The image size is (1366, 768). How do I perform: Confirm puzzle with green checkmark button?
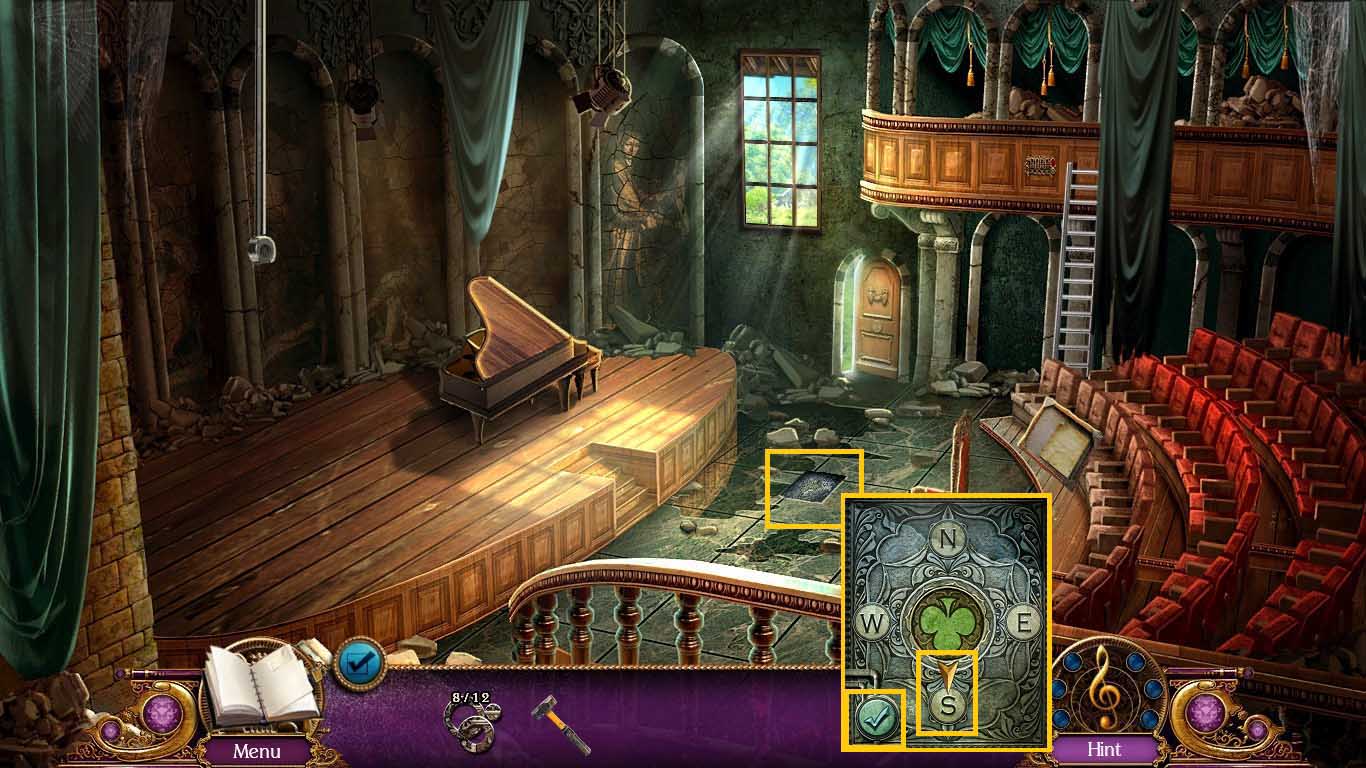pyautogui.click(x=873, y=718)
